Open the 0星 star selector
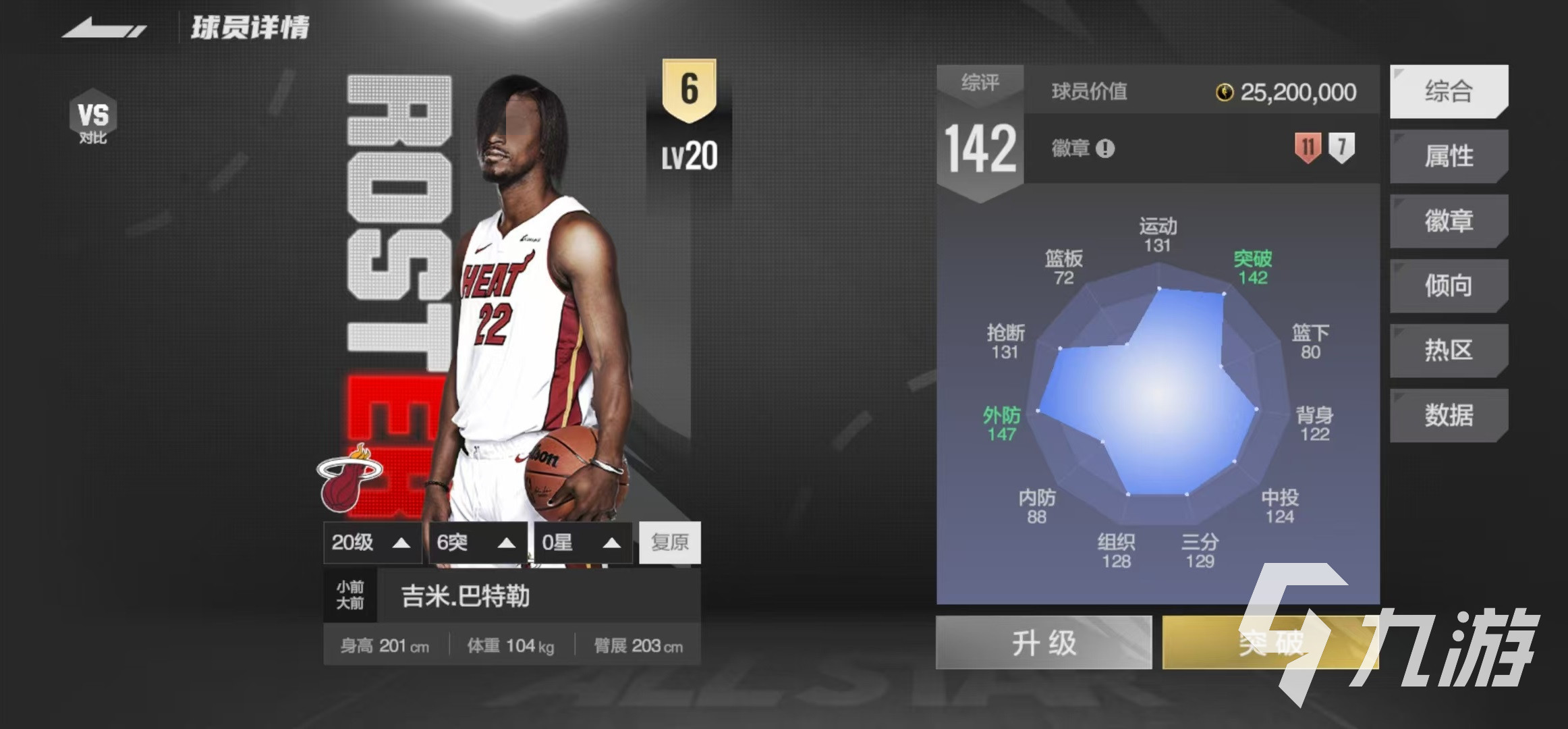 coord(582,543)
